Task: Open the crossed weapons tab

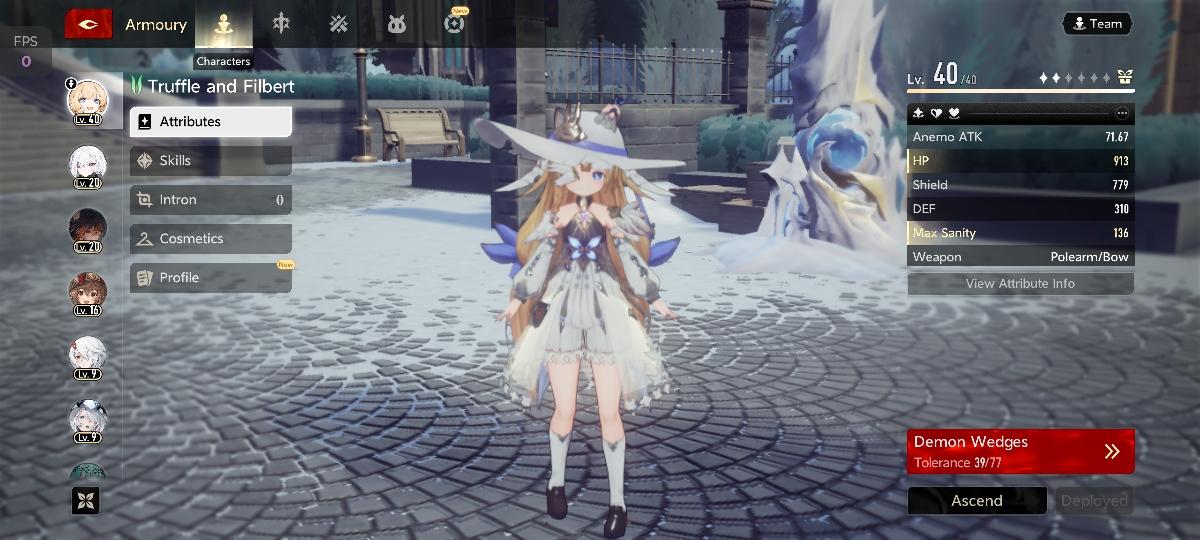Action: click(x=339, y=24)
